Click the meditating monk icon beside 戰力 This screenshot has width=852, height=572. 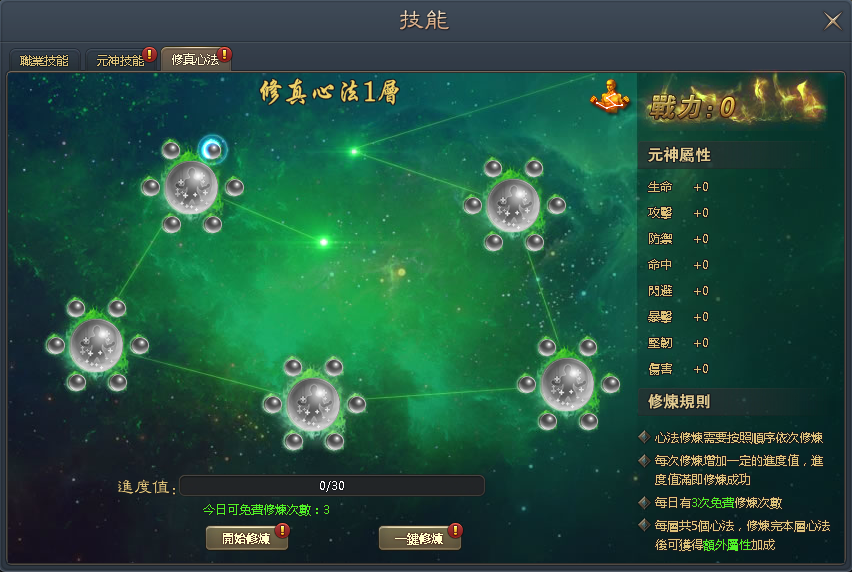coord(611,97)
